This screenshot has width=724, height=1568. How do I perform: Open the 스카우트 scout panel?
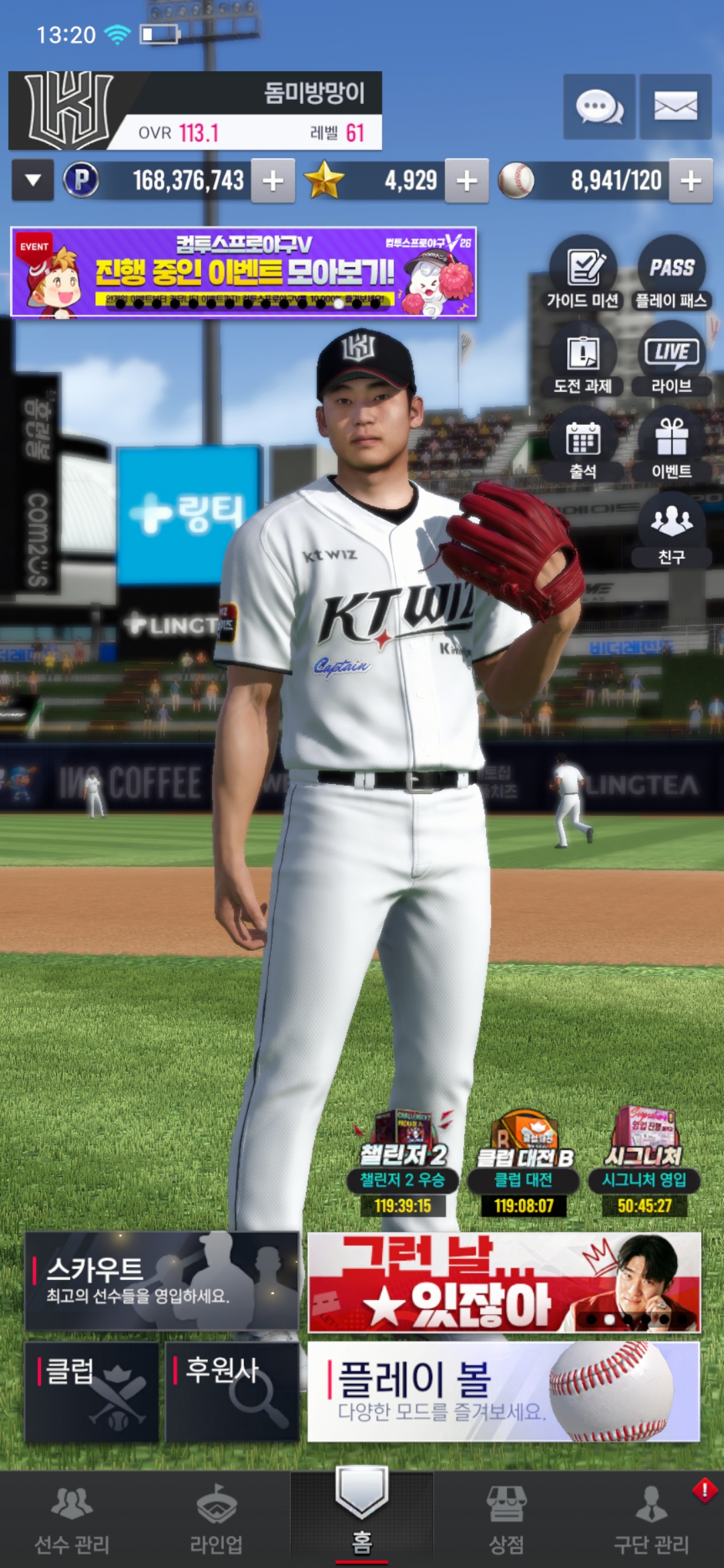coord(162,1281)
